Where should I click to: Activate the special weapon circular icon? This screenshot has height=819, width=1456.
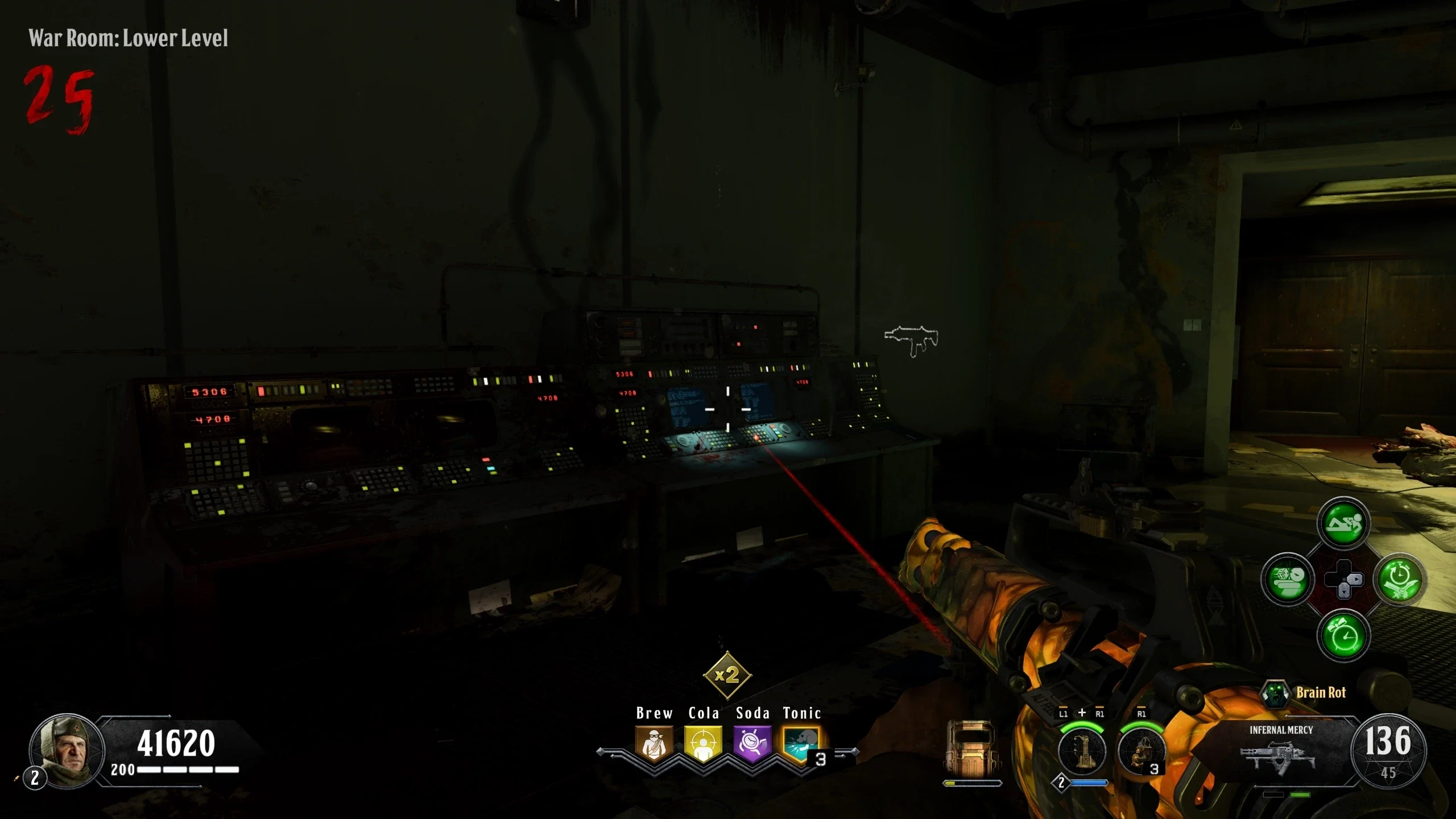click(1082, 751)
